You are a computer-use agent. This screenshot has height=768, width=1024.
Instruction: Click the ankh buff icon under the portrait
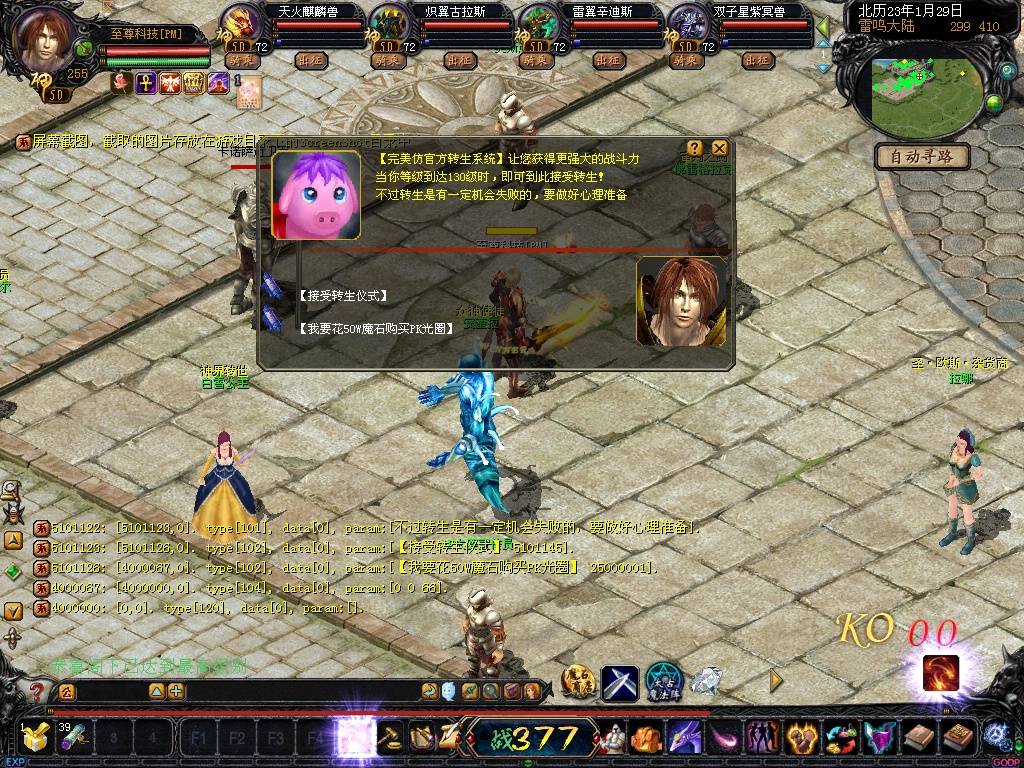tap(144, 83)
